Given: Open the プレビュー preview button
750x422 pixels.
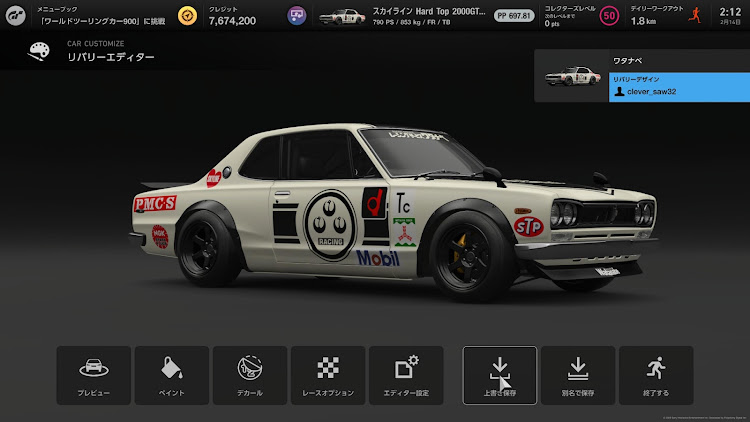Looking at the screenshot, I should click(94, 375).
